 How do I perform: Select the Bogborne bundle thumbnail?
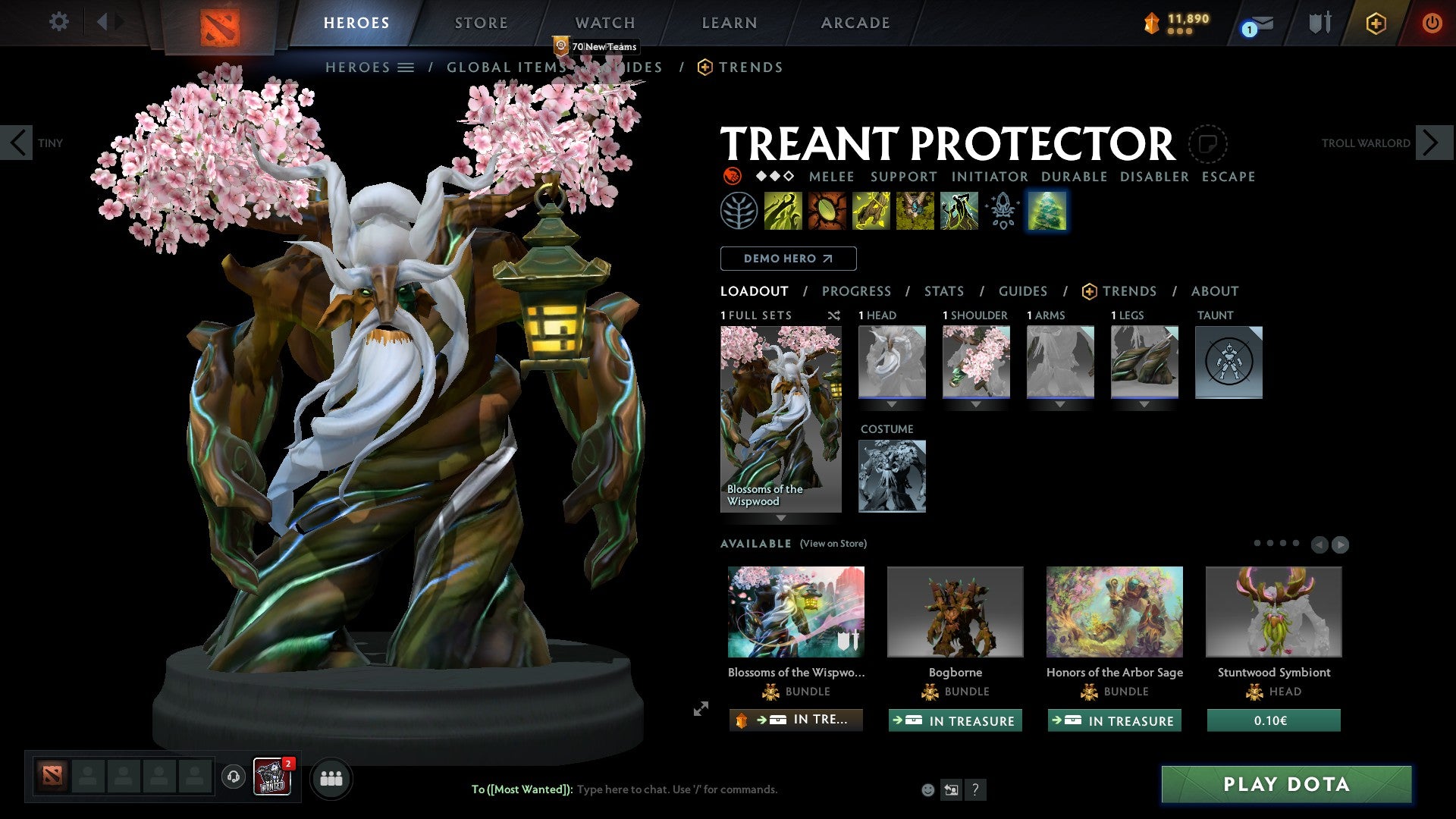tap(955, 611)
